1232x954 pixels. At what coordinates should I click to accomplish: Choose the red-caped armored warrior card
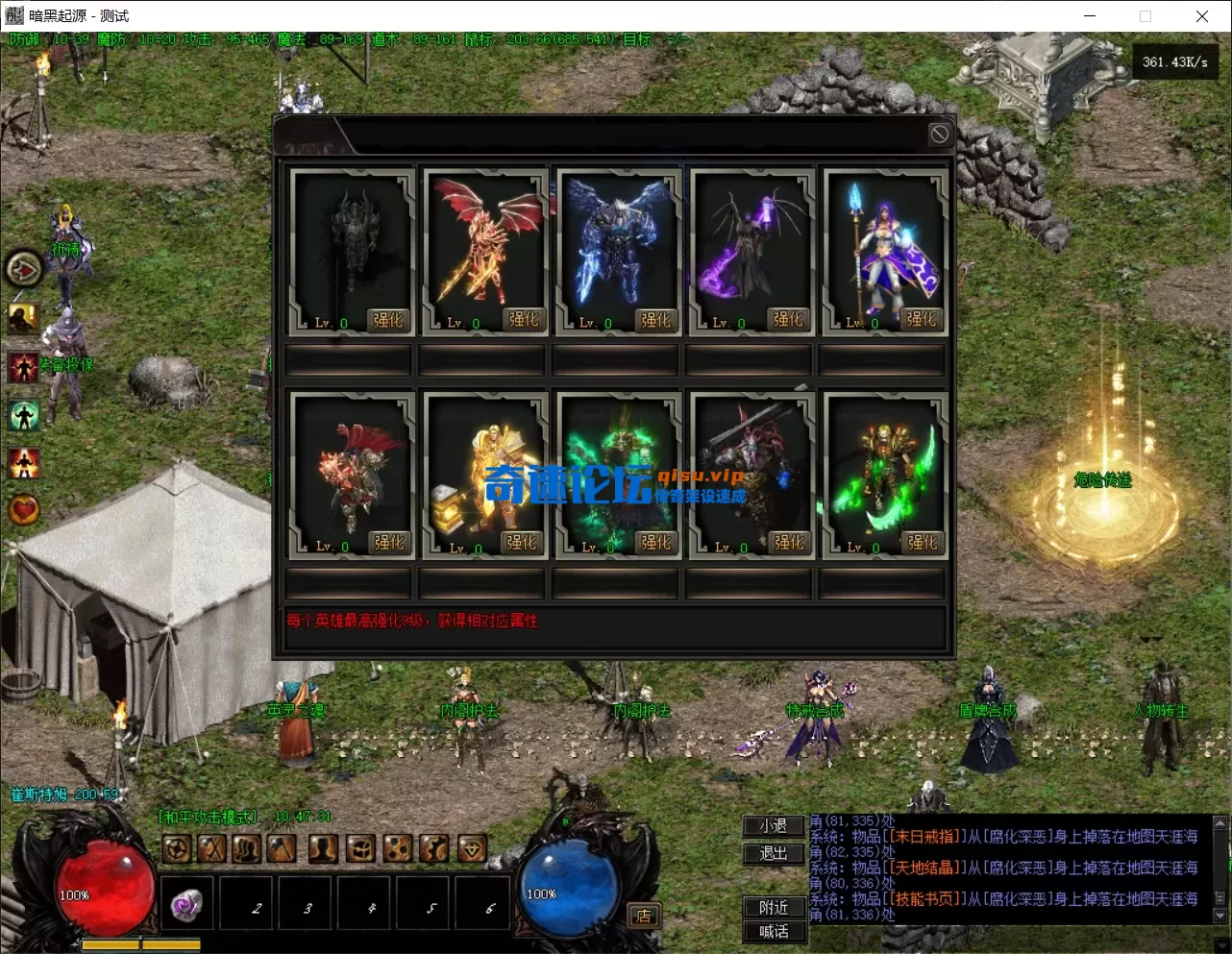click(x=352, y=469)
